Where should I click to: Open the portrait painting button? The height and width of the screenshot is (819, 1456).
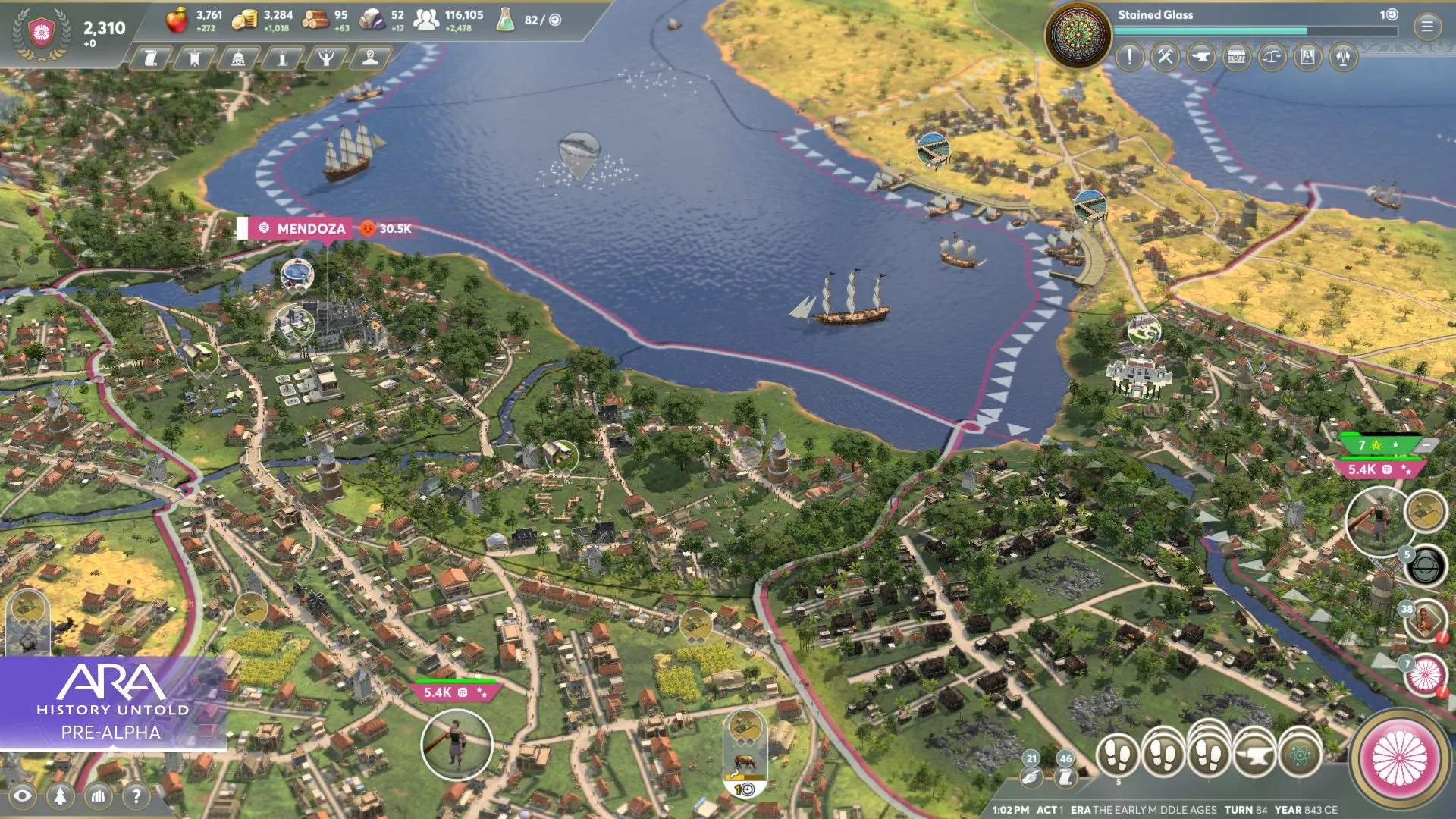click(1307, 57)
